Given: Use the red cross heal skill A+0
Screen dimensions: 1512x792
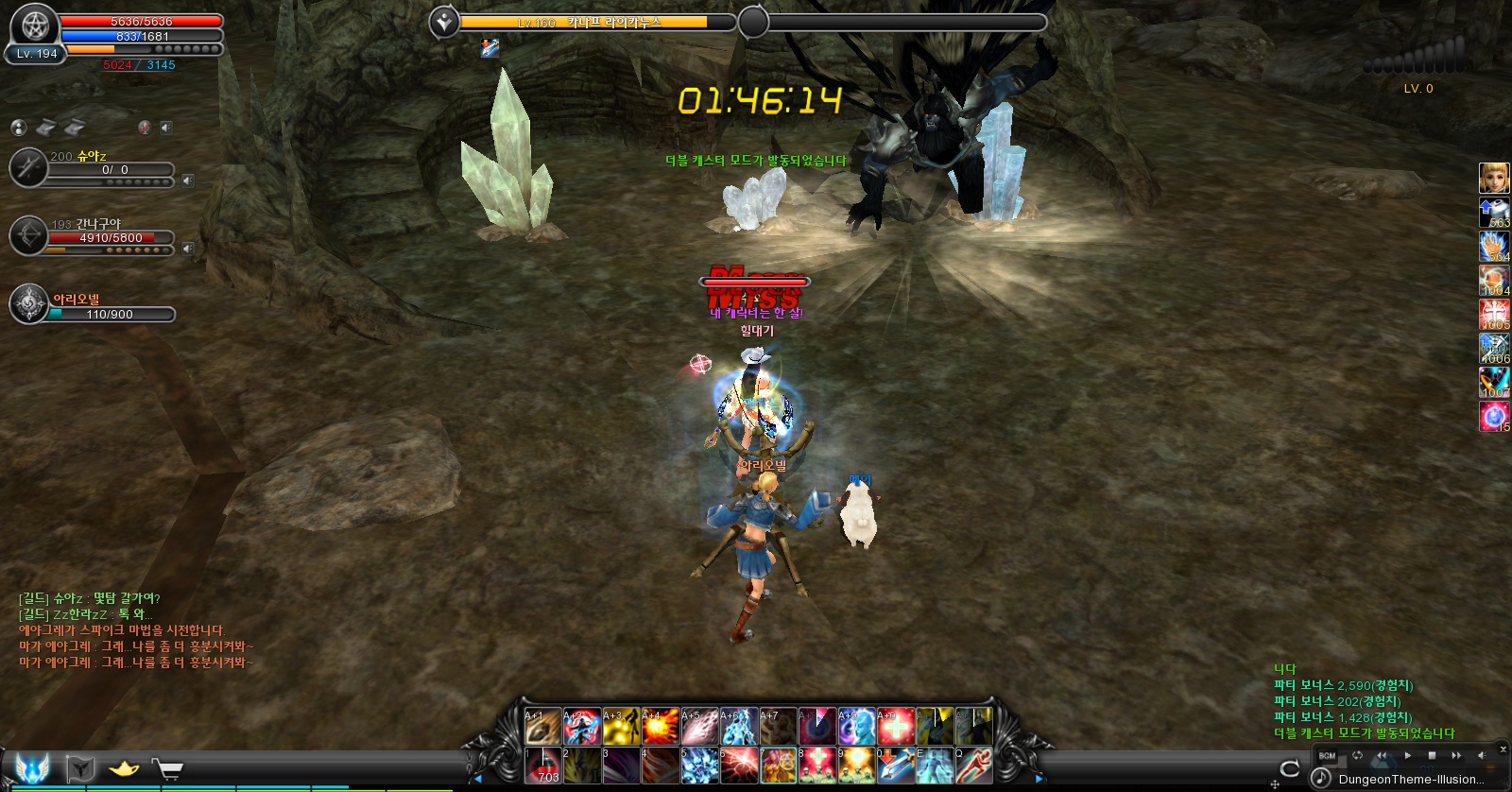Looking at the screenshot, I should pyautogui.click(x=895, y=727).
